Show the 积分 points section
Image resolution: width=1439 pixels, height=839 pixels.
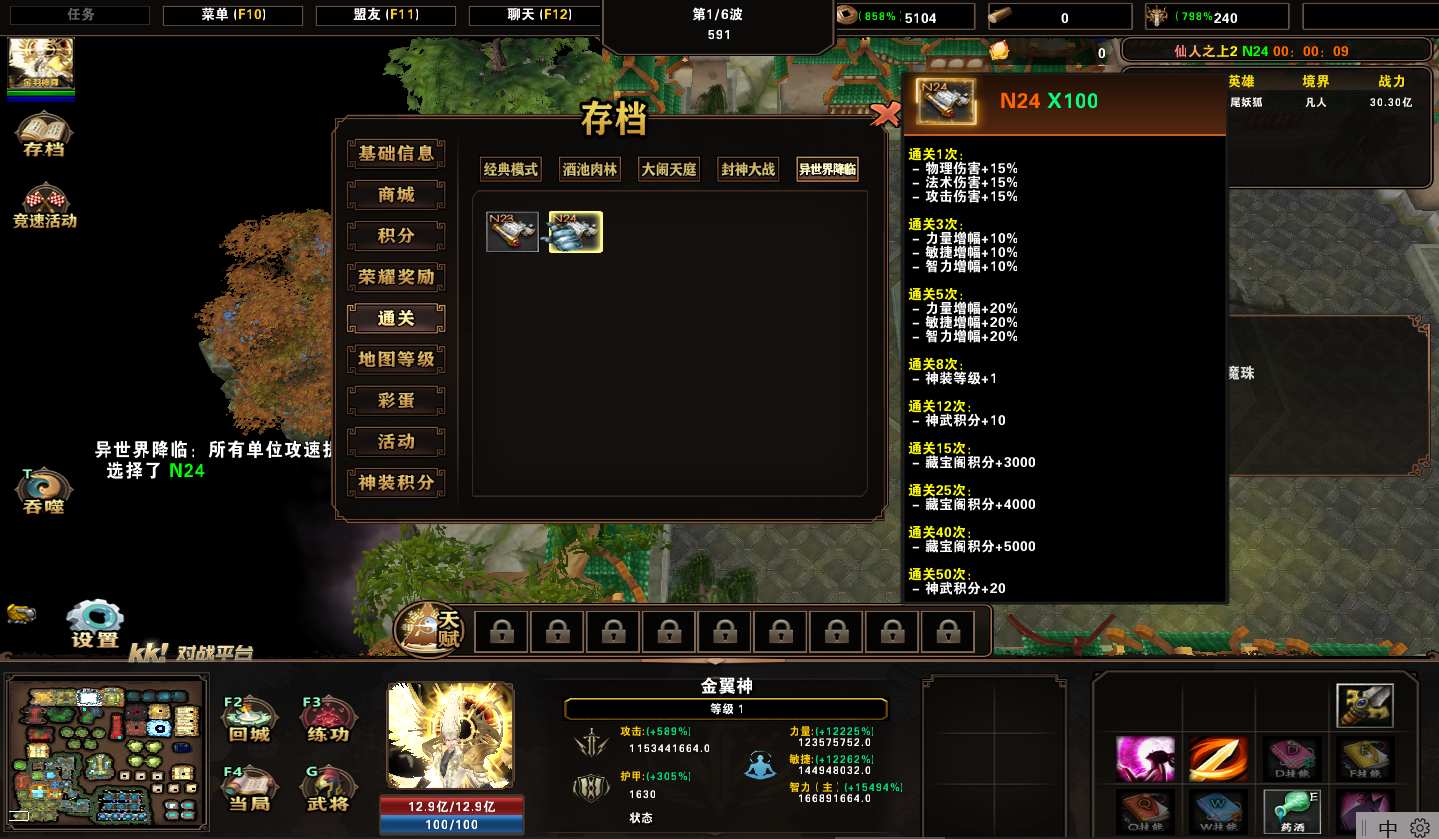click(396, 236)
